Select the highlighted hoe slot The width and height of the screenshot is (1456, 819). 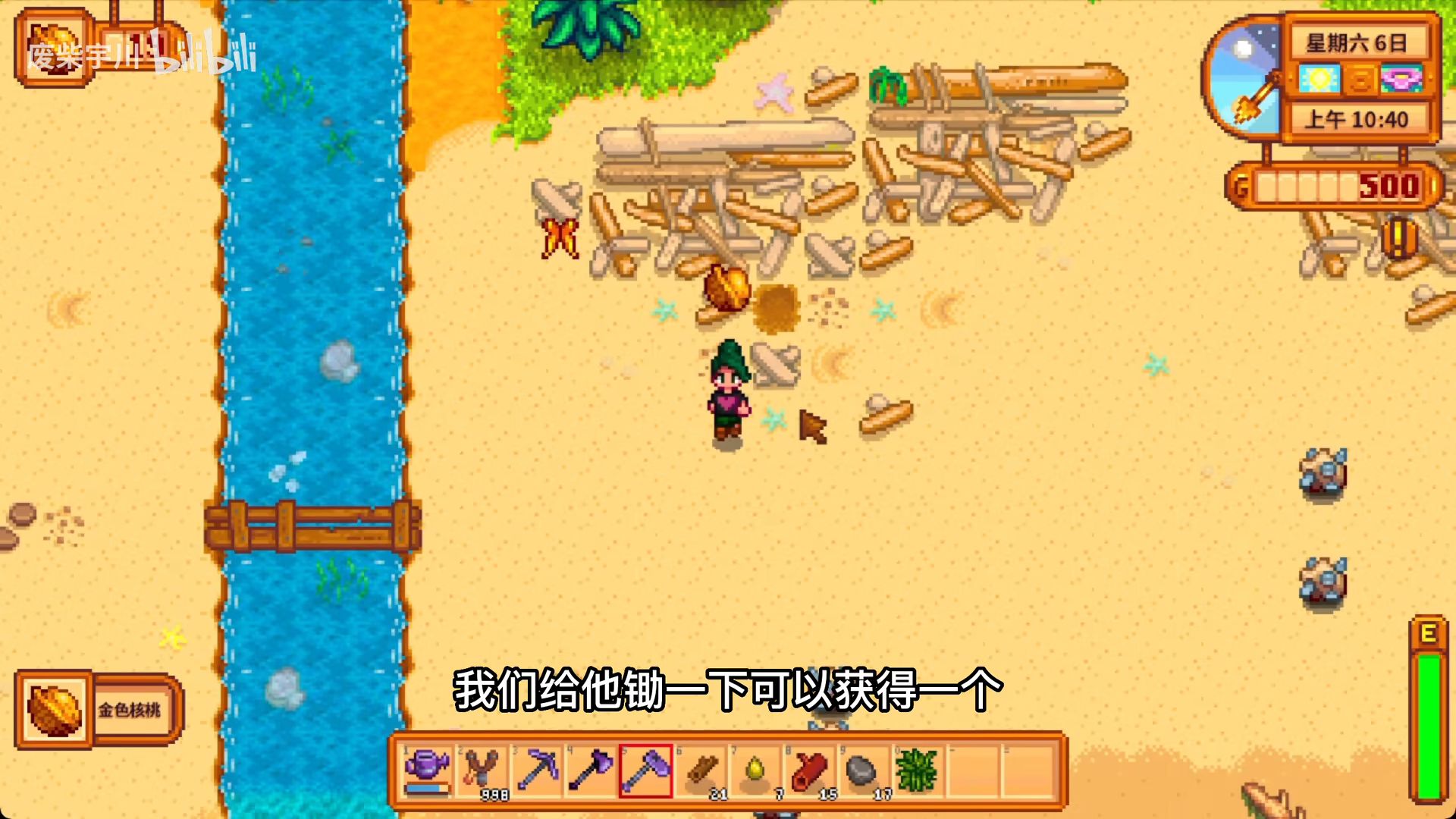point(646,770)
